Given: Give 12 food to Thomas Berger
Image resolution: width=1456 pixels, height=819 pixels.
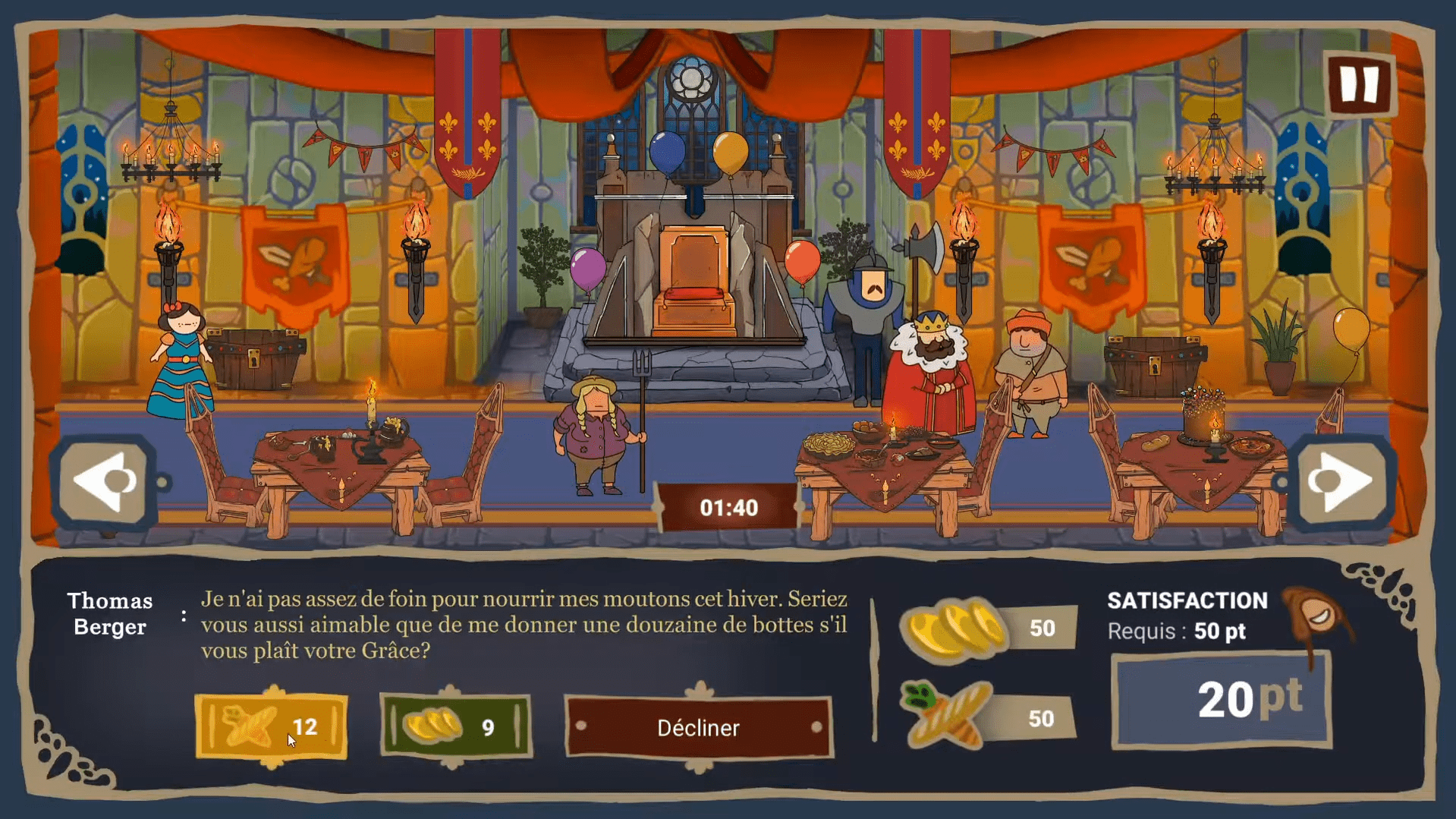Looking at the screenshot, I should coord(271,726).
